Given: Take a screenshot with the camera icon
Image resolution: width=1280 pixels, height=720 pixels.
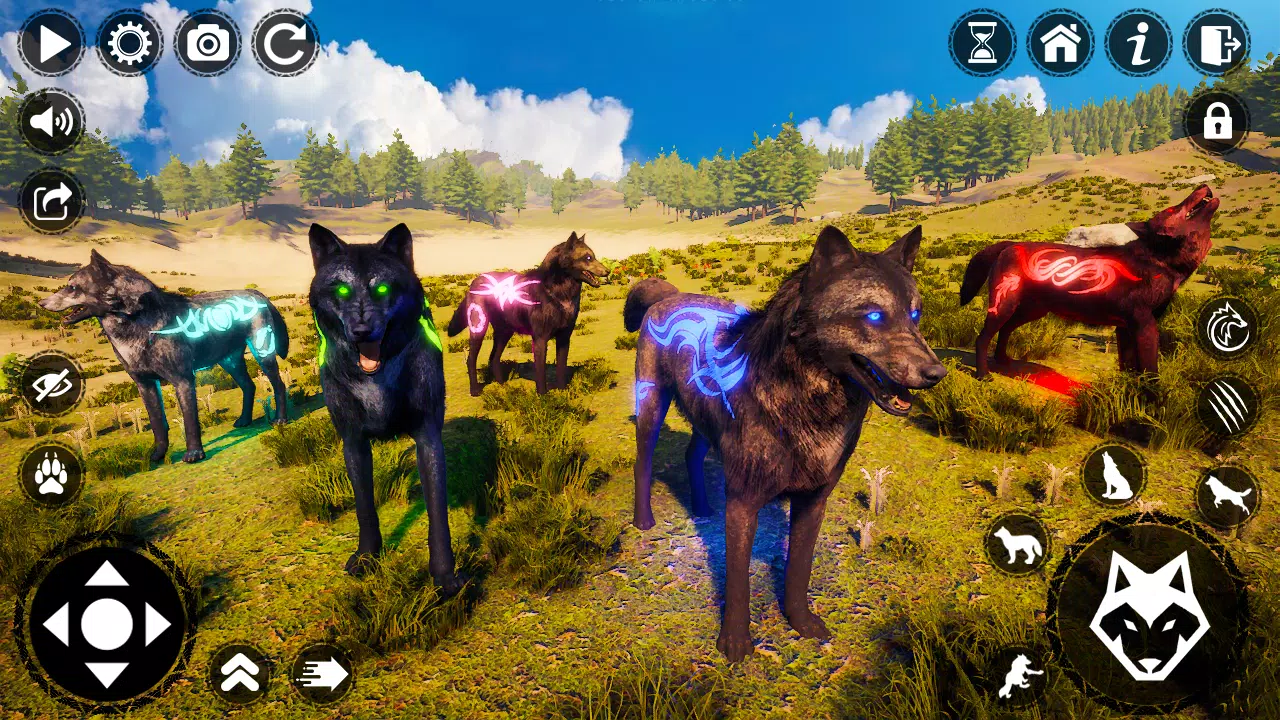Looking at the screenshot, I should pos(206,44).
